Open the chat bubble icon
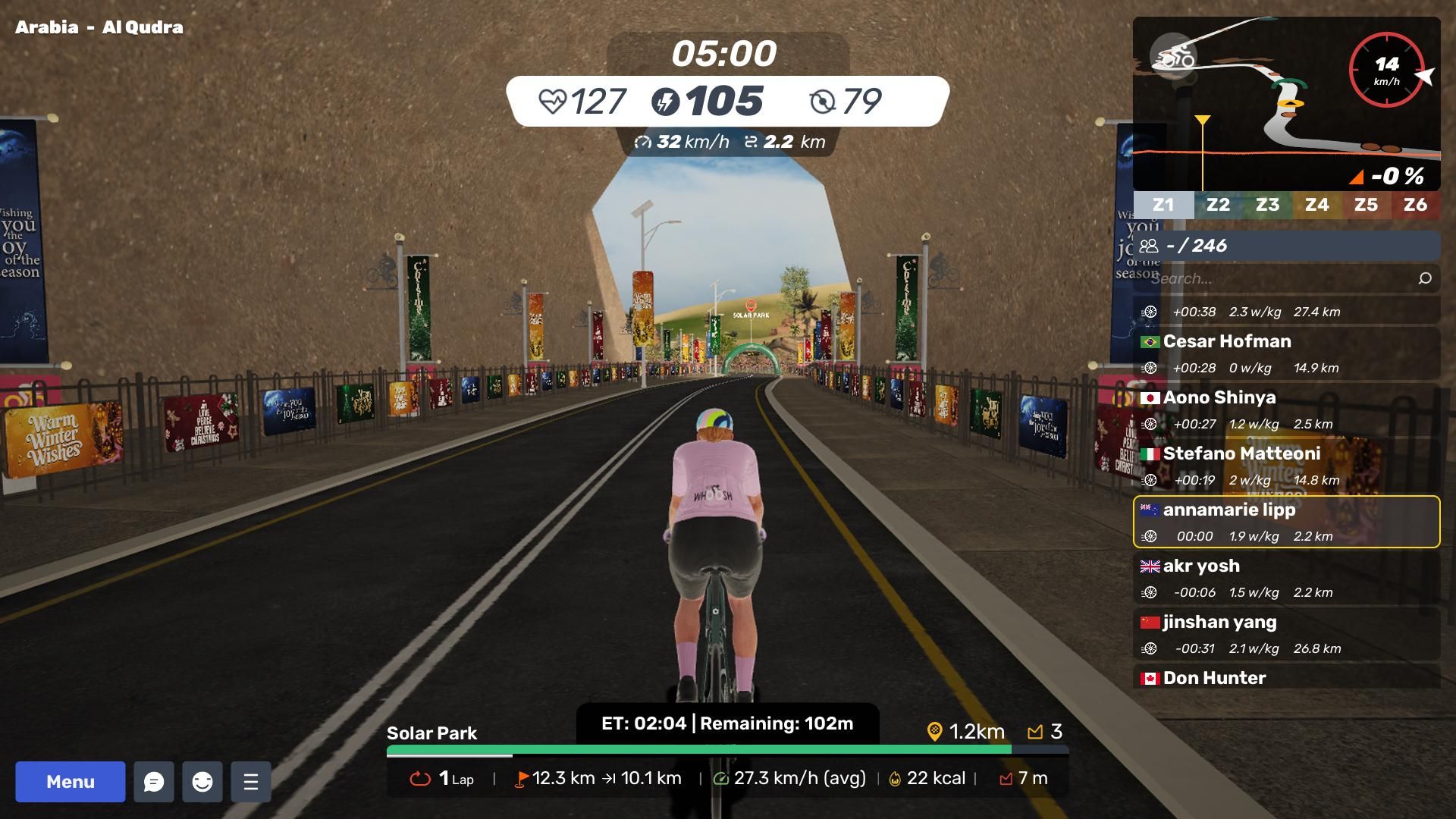Screen dimensions: 1456x819 154,782
